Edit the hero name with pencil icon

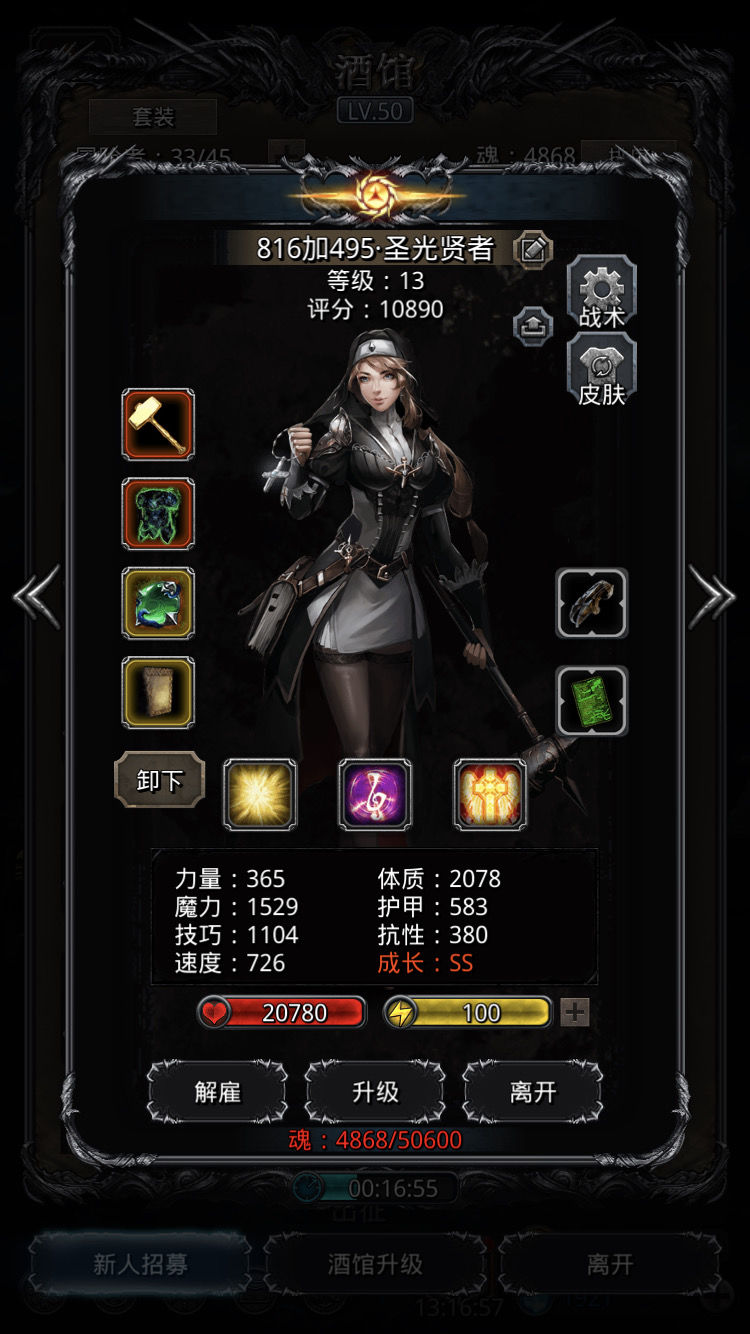click(533, 248)
